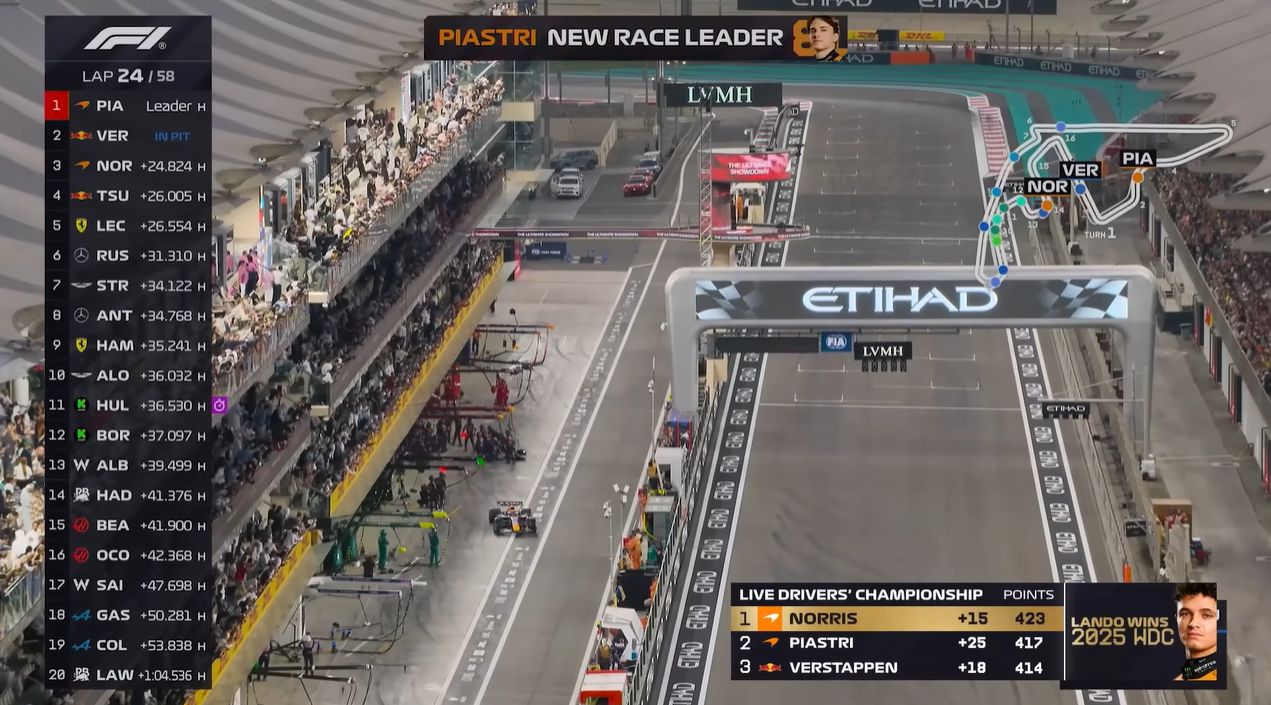Pick the LEC row in timing tower
Viewport: 1271px width, 705px height.
(x=127, y=226)
